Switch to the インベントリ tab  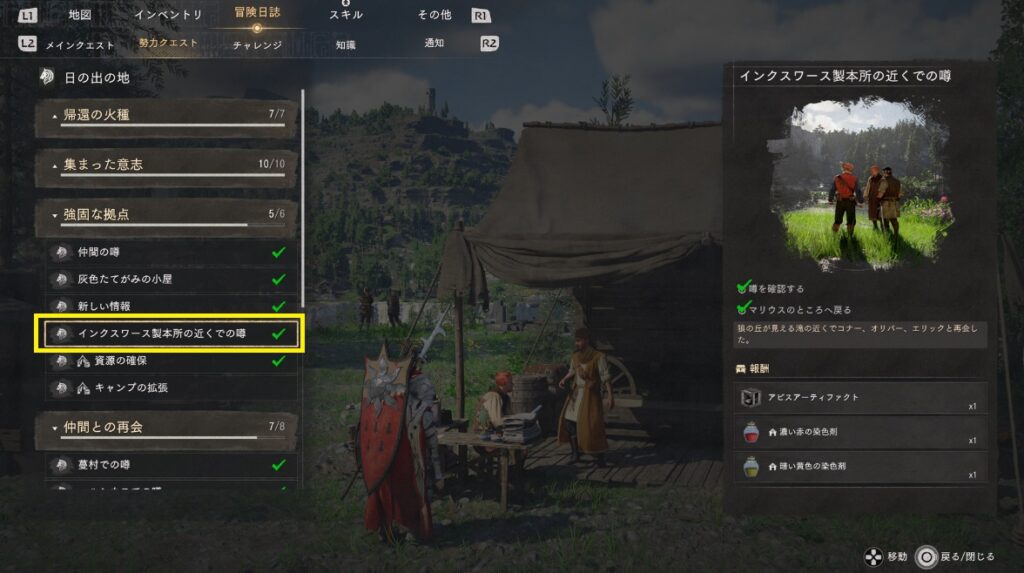point(168,15)
